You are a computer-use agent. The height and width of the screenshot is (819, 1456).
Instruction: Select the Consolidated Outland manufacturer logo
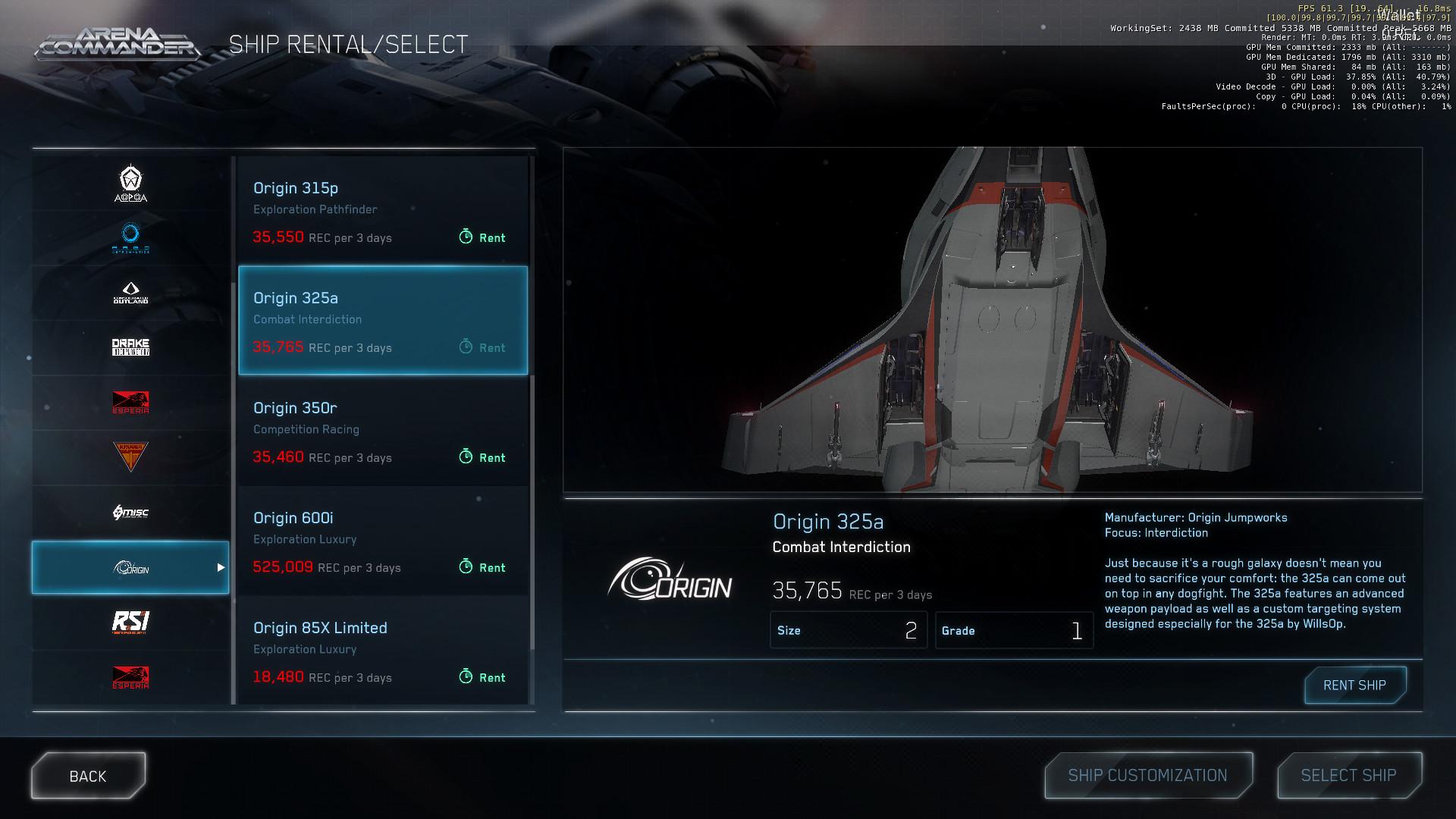pos(130,292)
